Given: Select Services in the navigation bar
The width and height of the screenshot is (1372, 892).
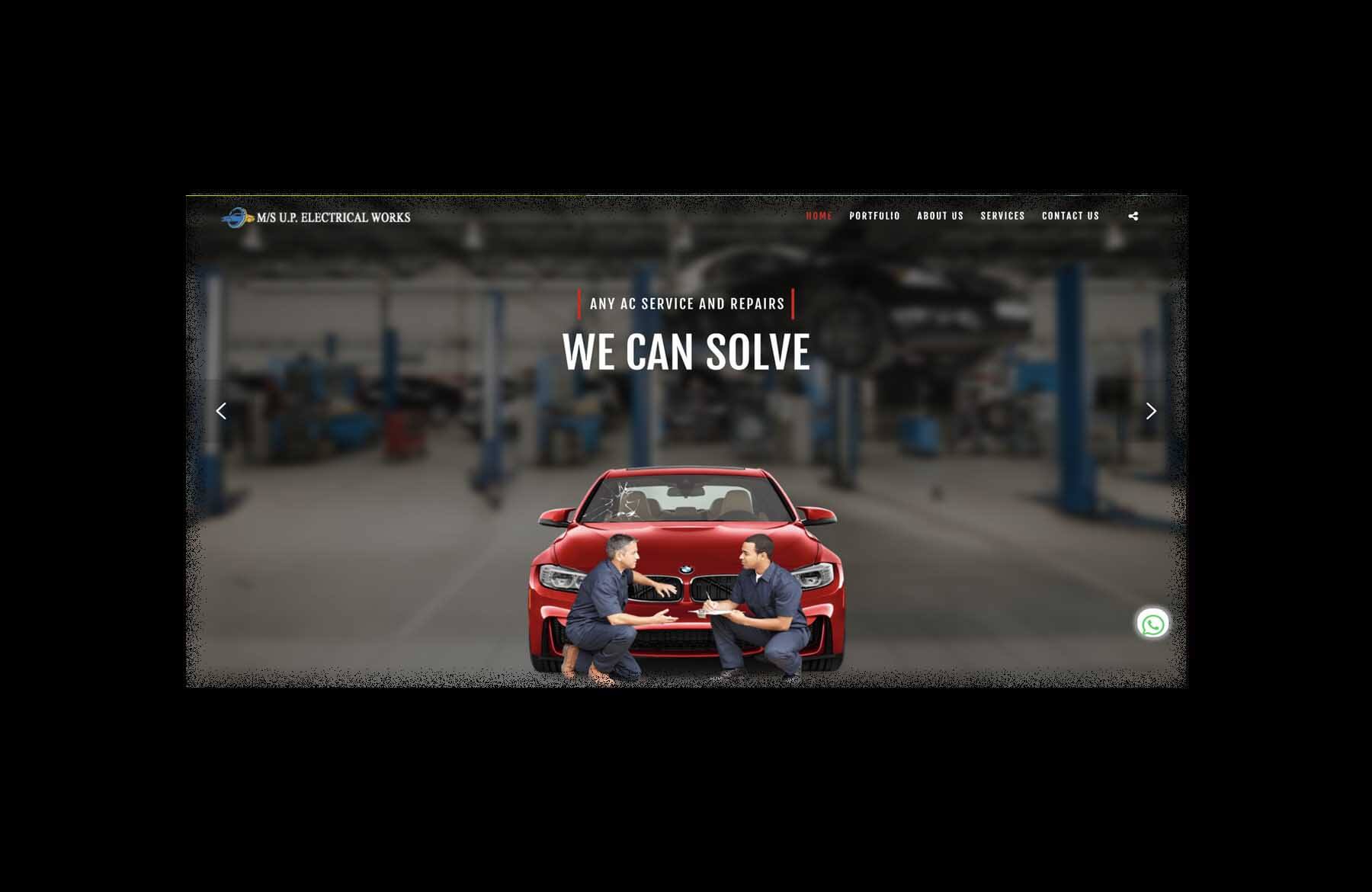Looking at the screenshot, I should (1002, 216).
